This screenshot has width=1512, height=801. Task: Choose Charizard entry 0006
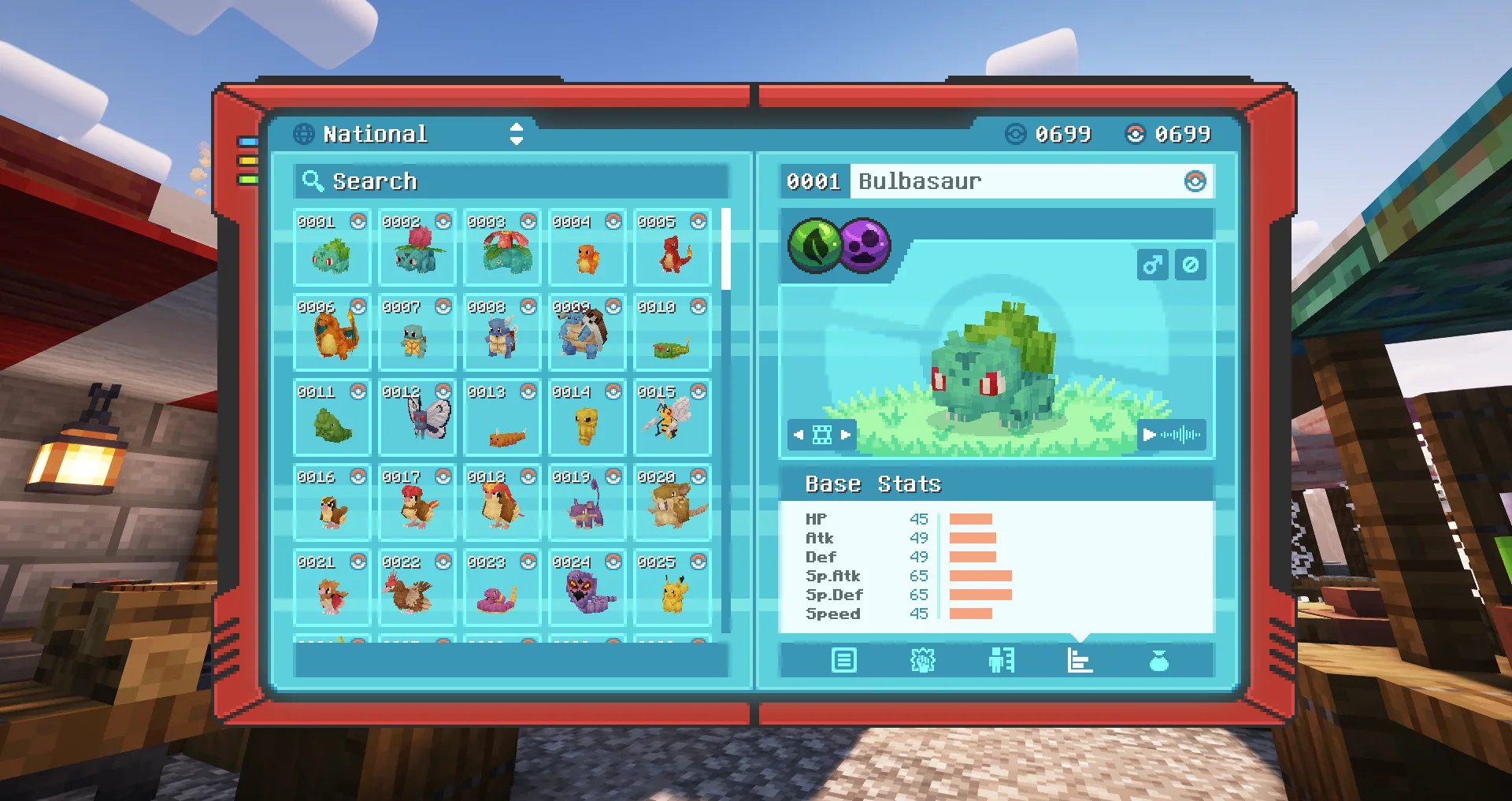tap(332, 332)
